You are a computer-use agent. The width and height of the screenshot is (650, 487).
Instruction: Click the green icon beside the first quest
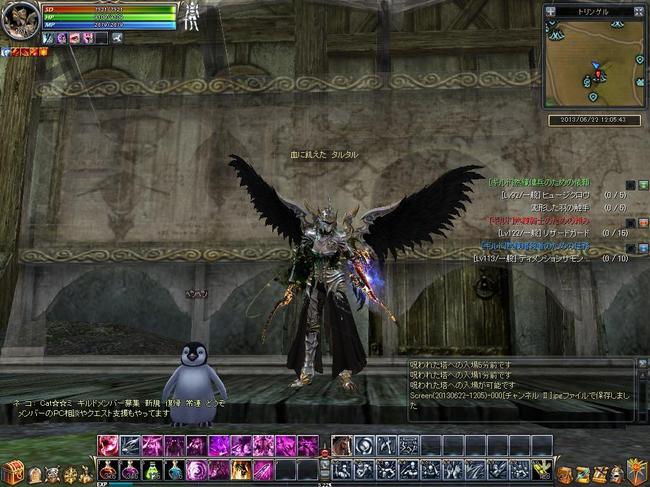click(643, 185)
